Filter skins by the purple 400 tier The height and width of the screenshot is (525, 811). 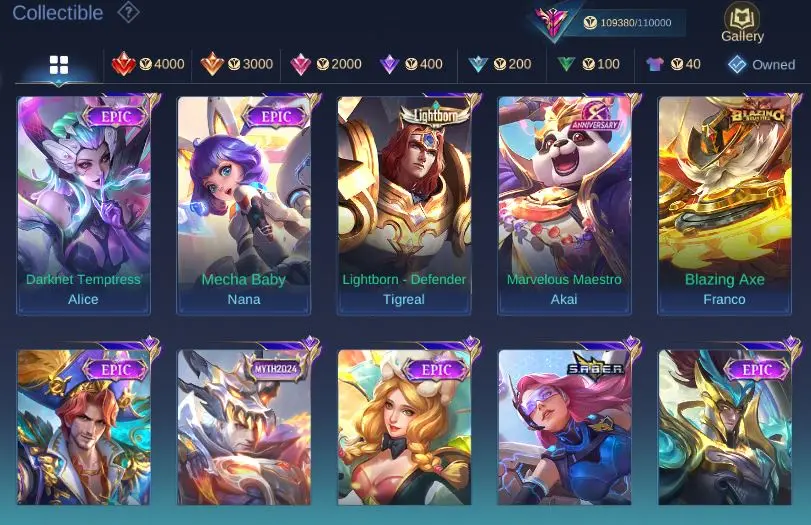410,64
